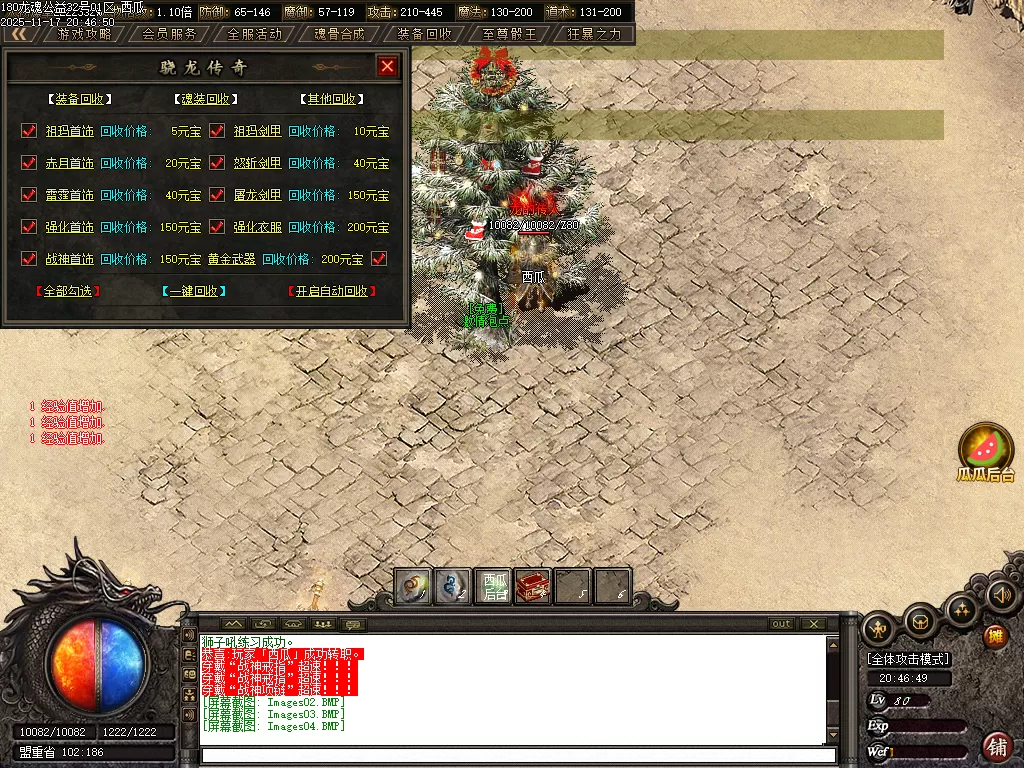Select the 至尊骰王 tab
This screenshot has width=1024, height=768.
pos(509,33)
